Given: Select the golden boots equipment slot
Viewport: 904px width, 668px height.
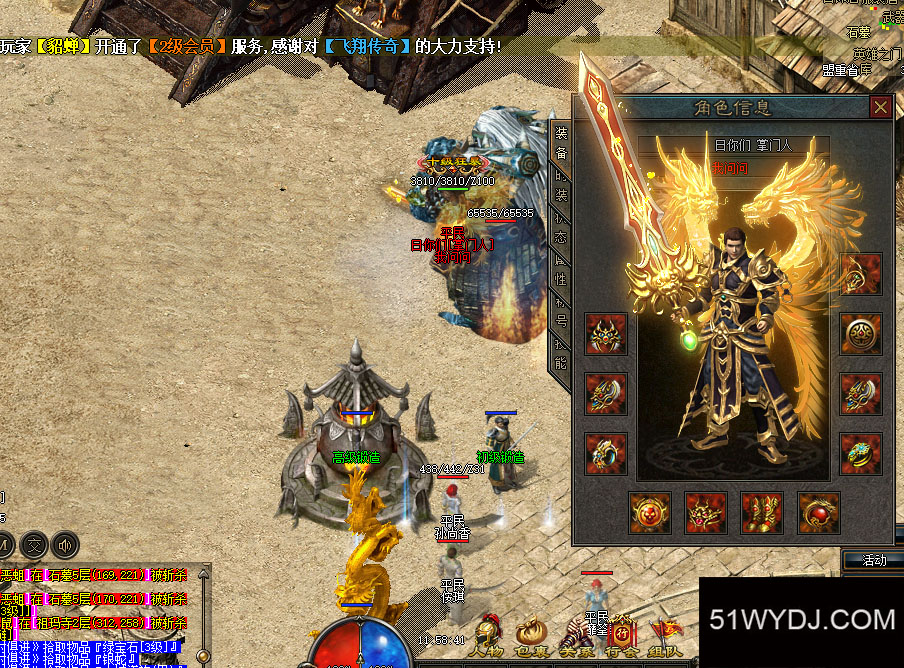Looking at the screenshot, I should [x=762, y=513].
